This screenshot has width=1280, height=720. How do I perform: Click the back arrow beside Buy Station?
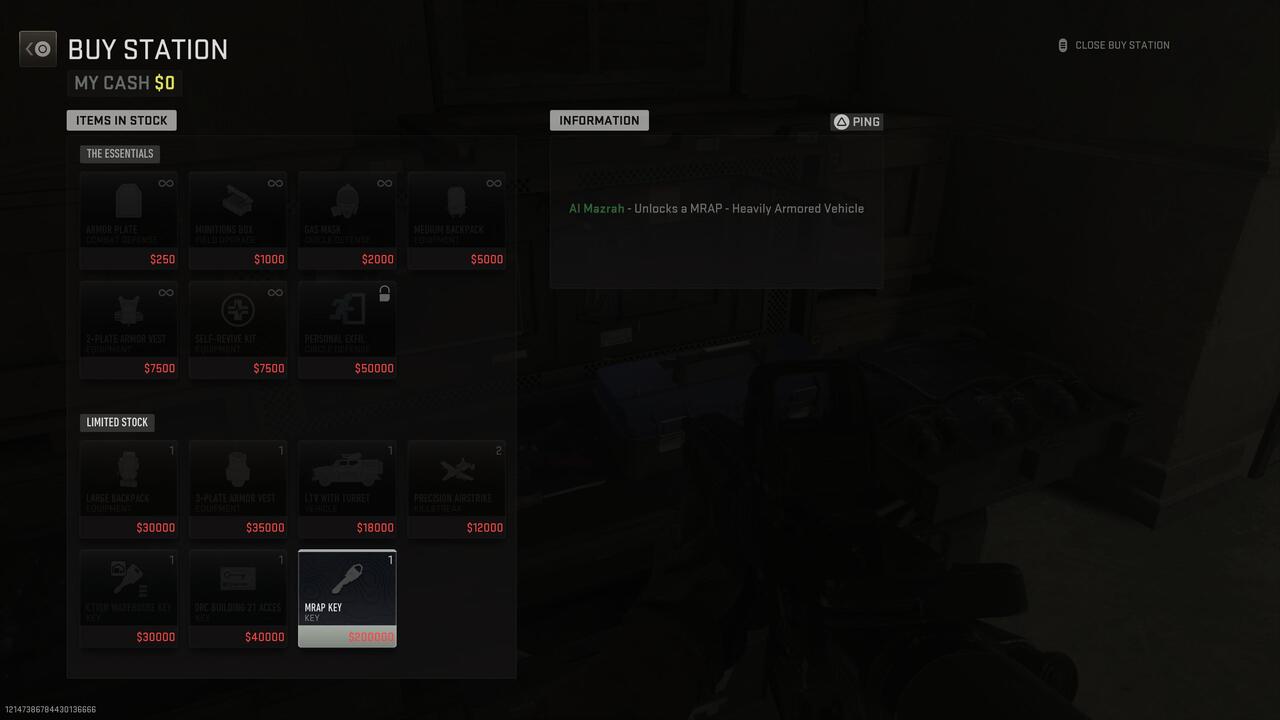point(37,48)
